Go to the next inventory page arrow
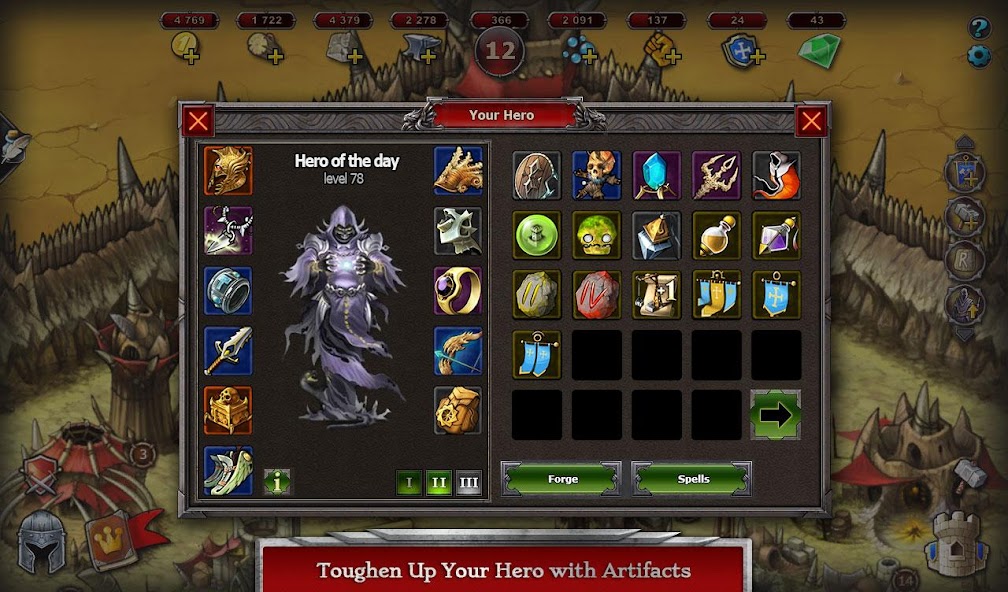 (776, 415)
